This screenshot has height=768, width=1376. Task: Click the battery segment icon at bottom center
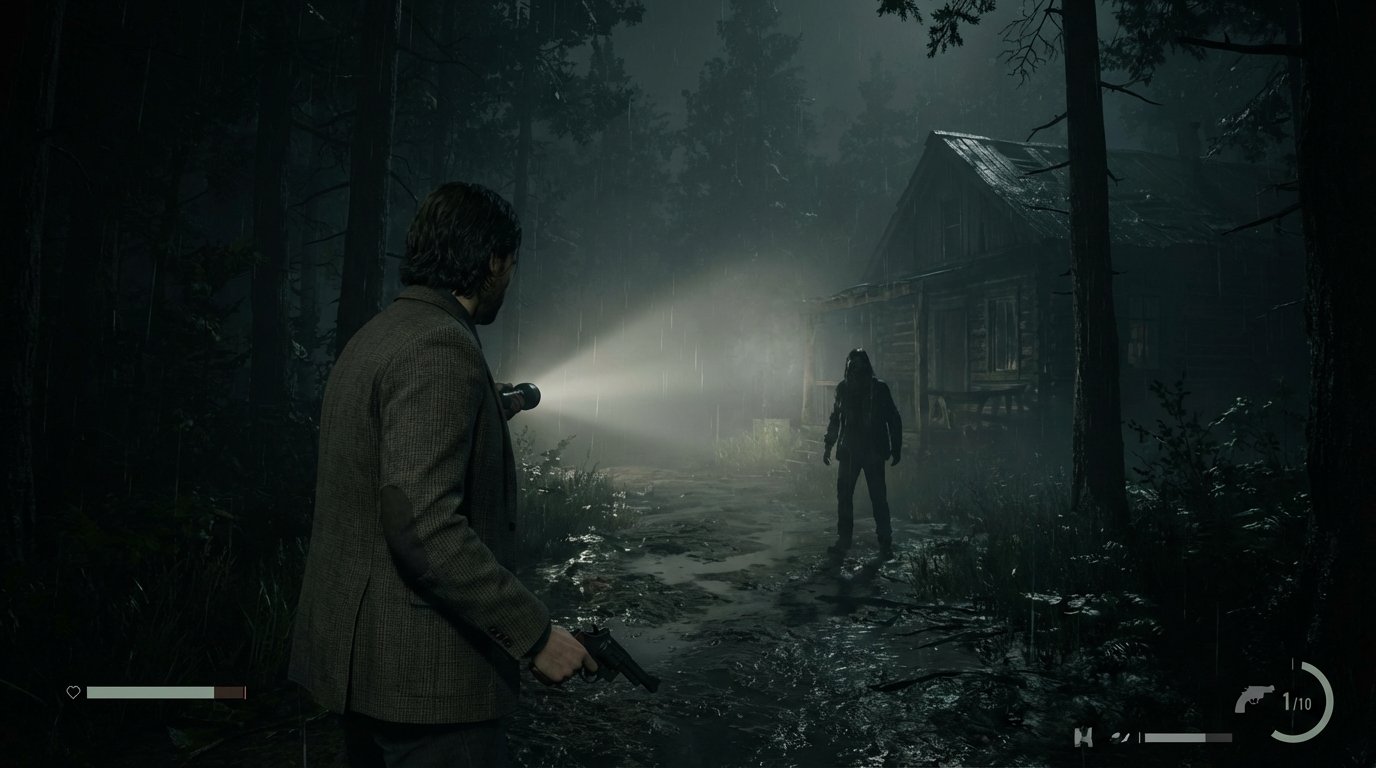coord(1084,736)
